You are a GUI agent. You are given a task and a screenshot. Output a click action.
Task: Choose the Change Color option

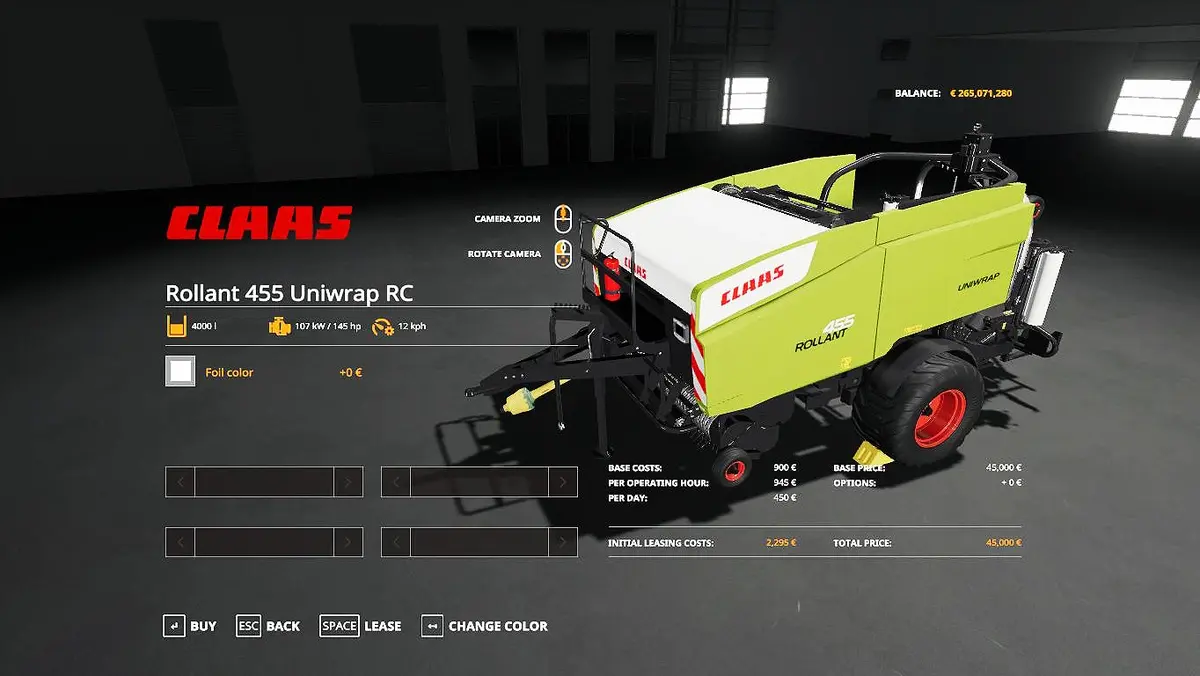(x=485, y=626)
